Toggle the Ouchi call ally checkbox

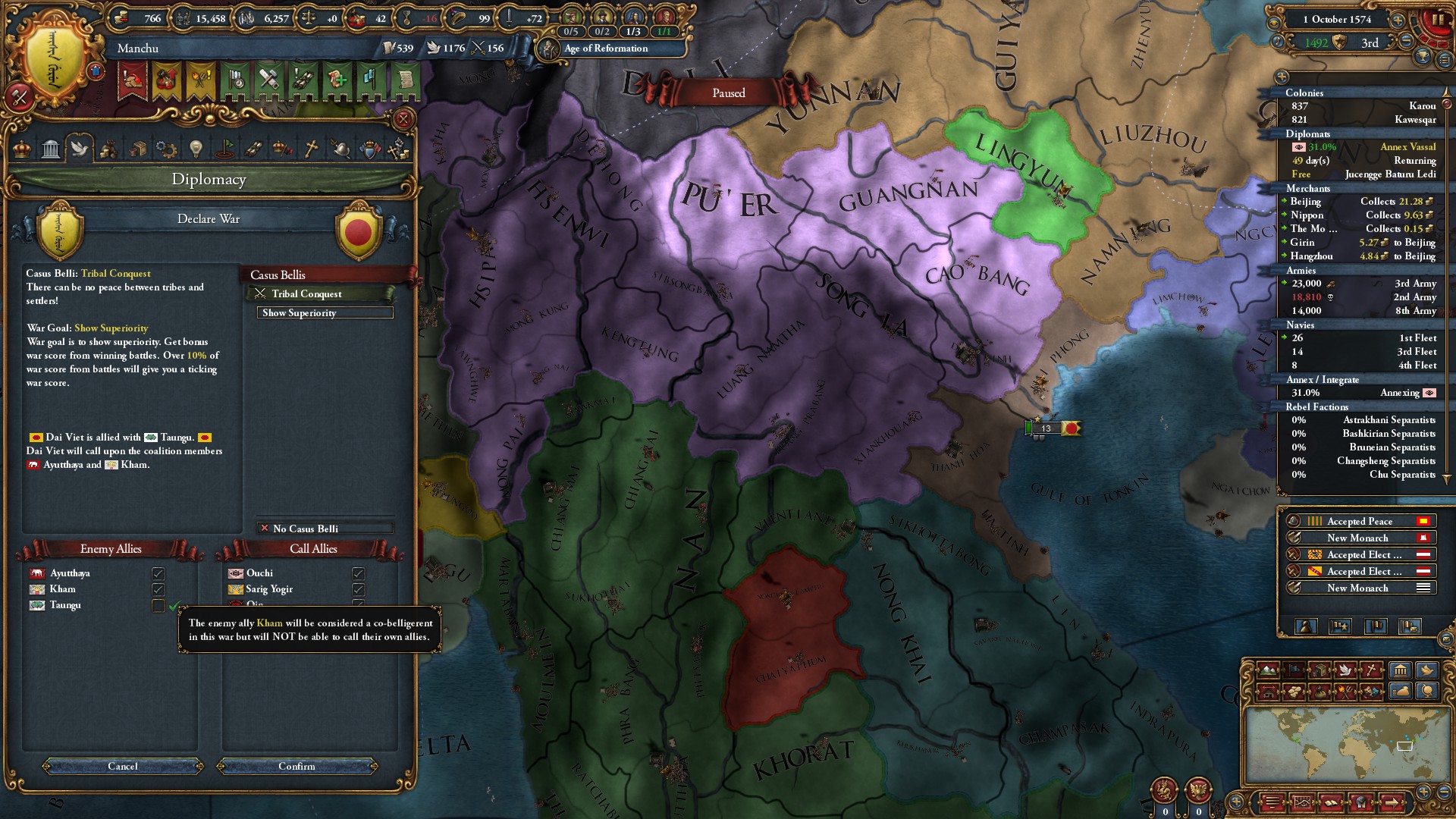pyautogui.click(x=358, y=573)
